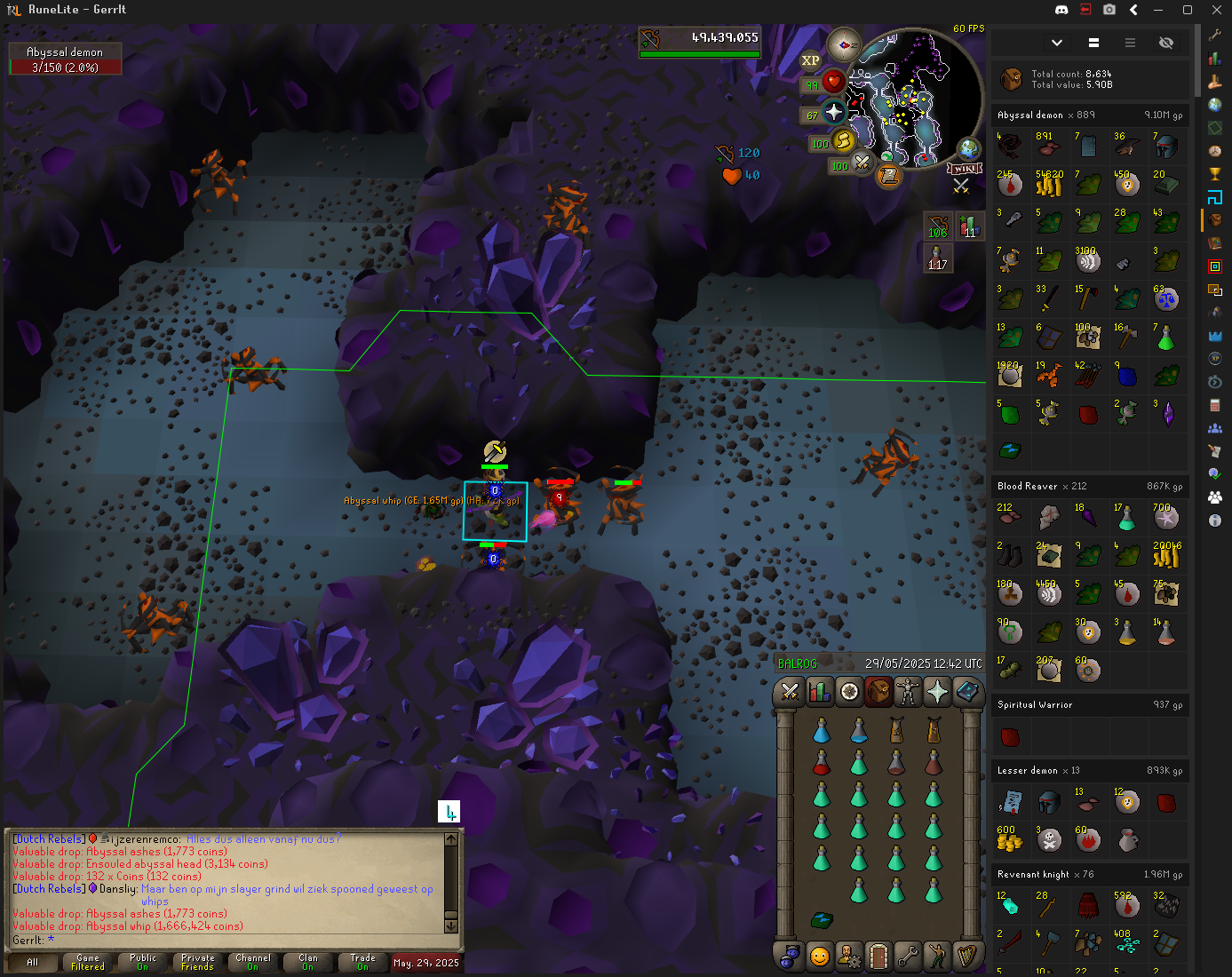Image resolution: width=1232 pixels, height=977 pixels.
Task: Show the Spellbook tab
Action: coord(966,692)
